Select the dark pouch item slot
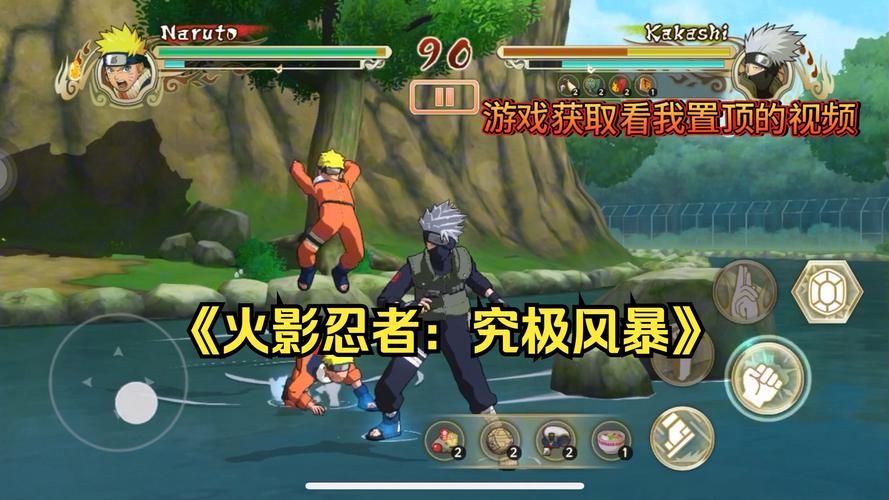Image resolution: width=889 pixels, height=500 pixels. 556,438
